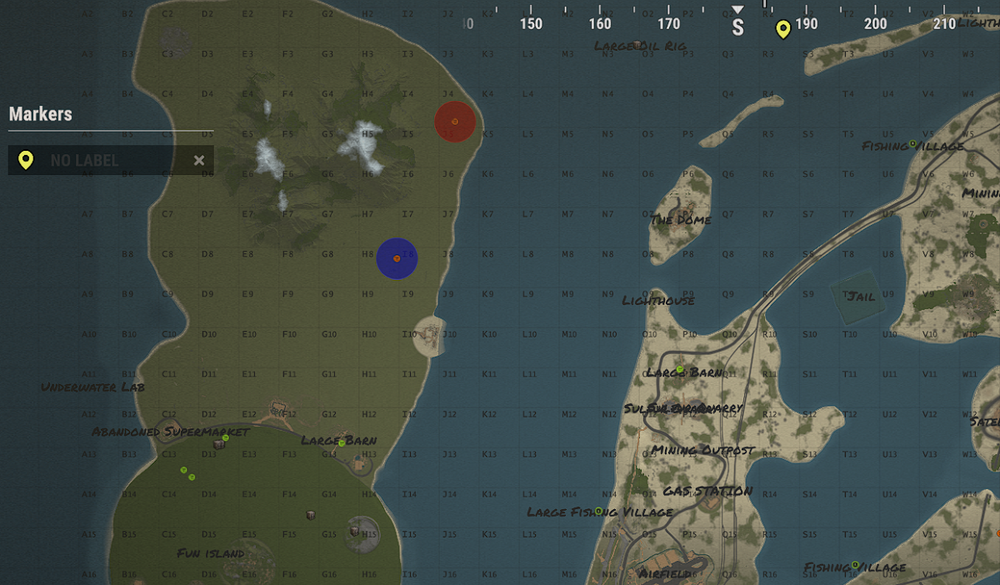Click the blue circle marker on the map

point(397,258)
